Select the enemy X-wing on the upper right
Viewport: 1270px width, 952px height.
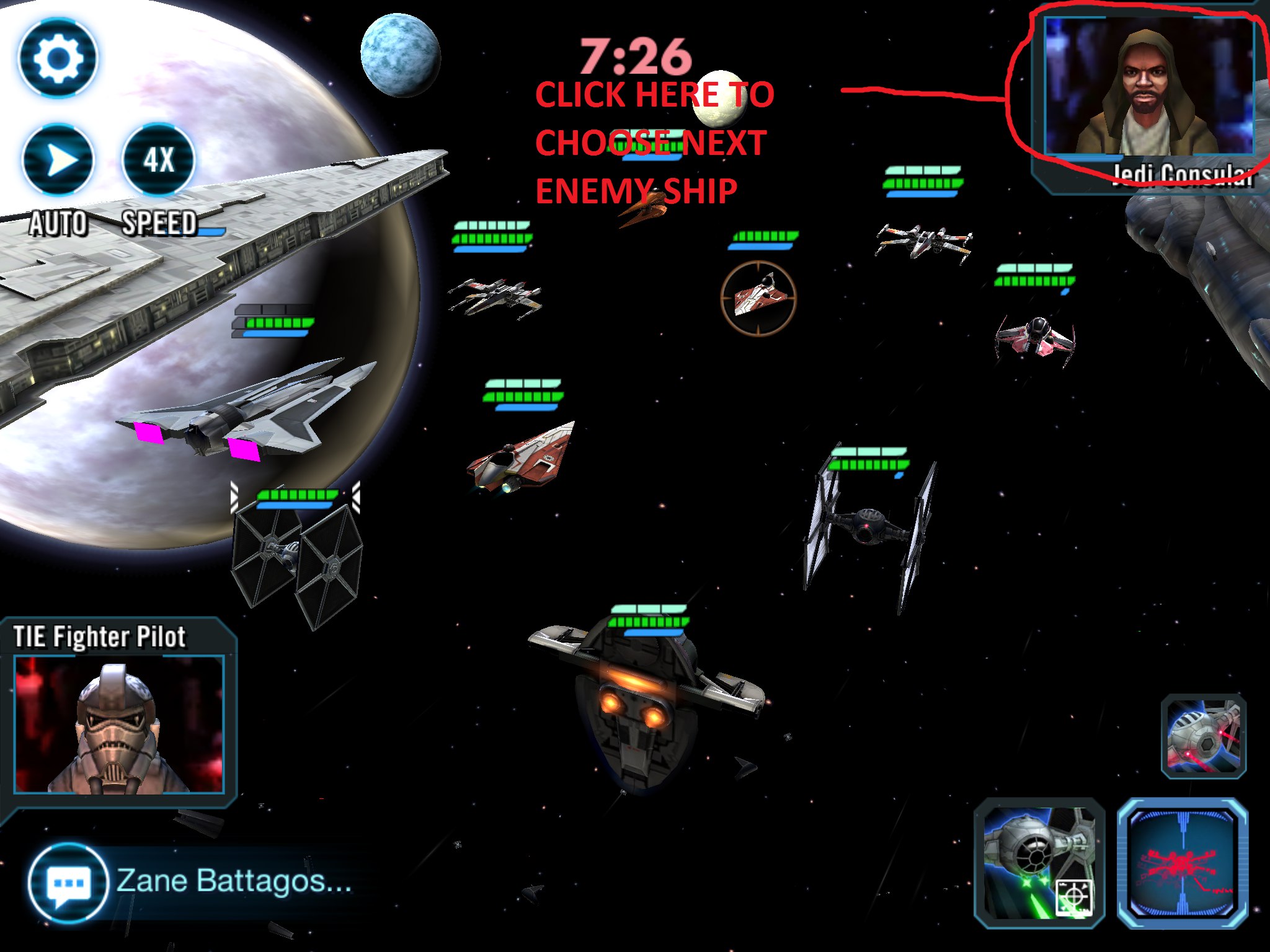click(924, 239)
